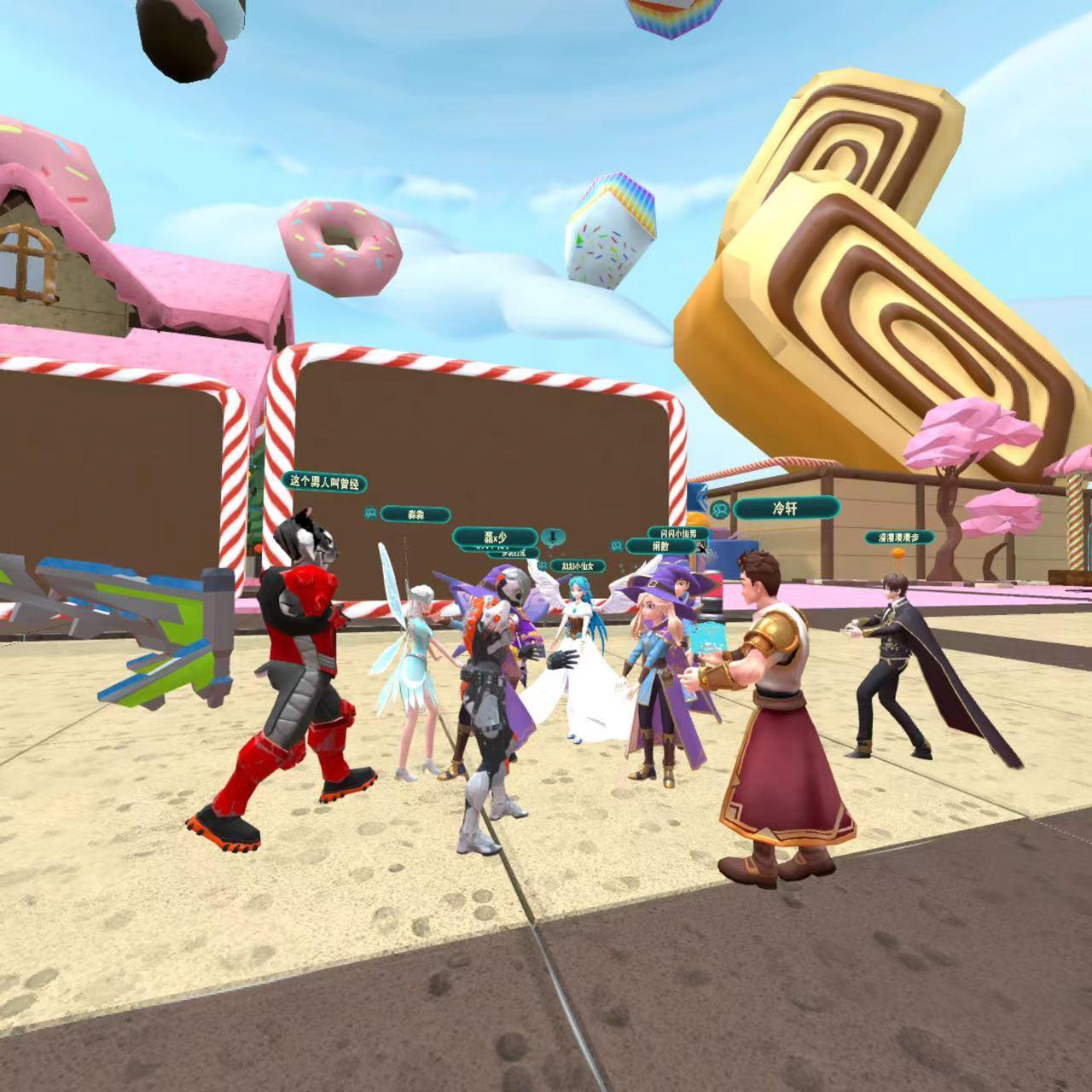The image size is (1092, 1092).
Task: Click the microphone speech bubble icon
Action: click(x=553, y=537)
